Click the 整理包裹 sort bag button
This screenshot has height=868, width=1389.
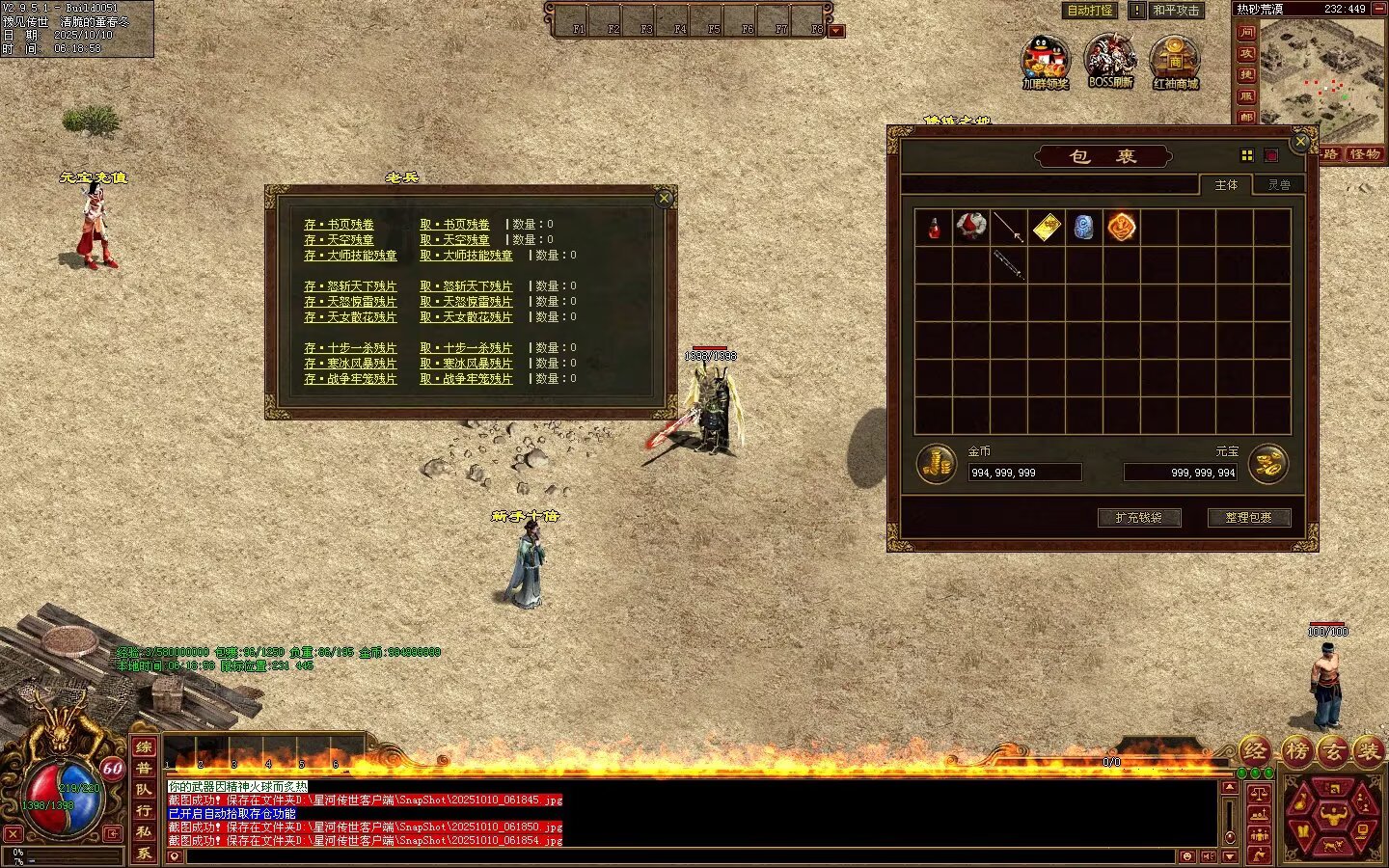pos(1248,518)
